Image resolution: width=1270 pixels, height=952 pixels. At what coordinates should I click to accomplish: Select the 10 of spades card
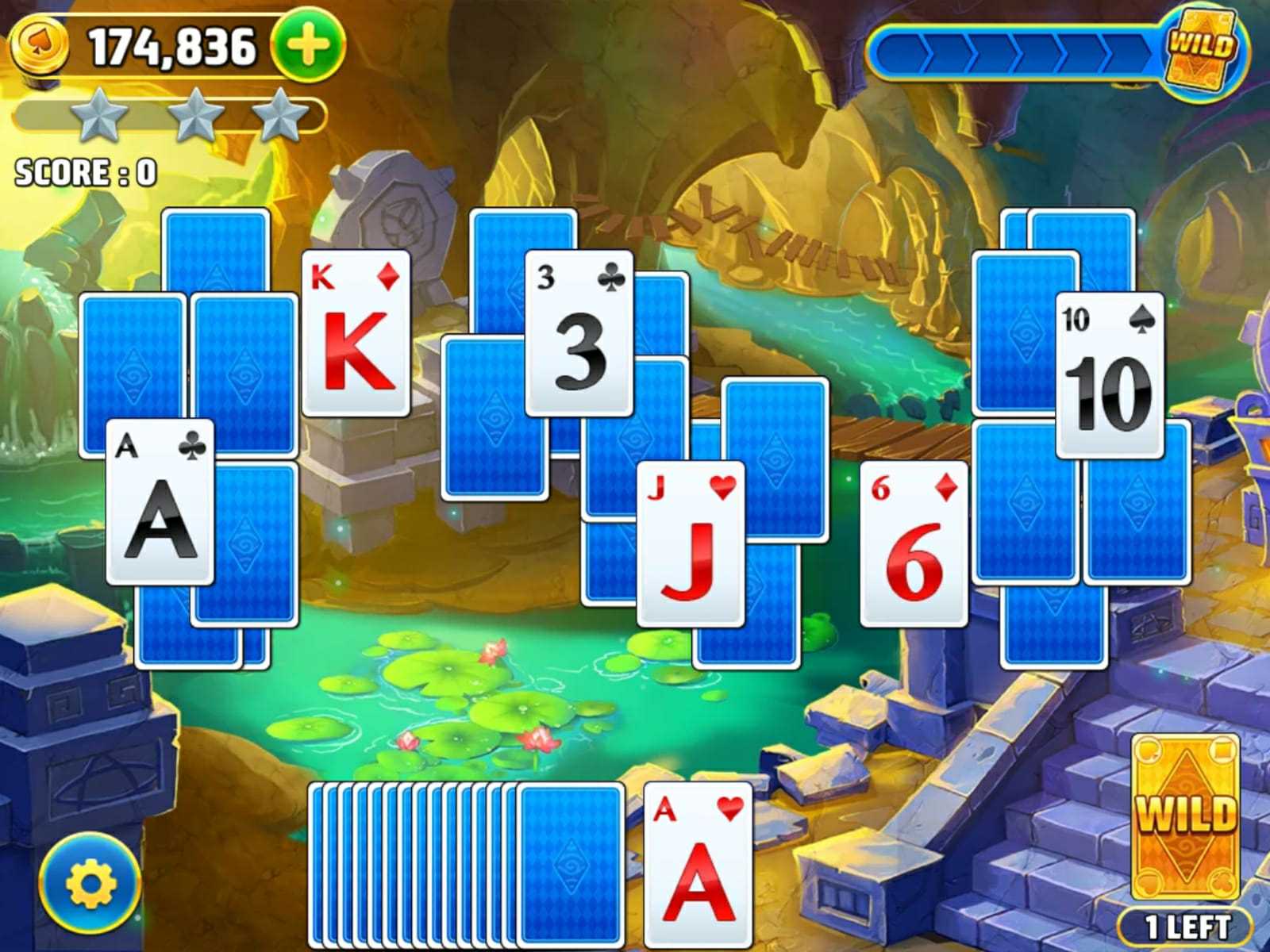(x=1110, y=375)
